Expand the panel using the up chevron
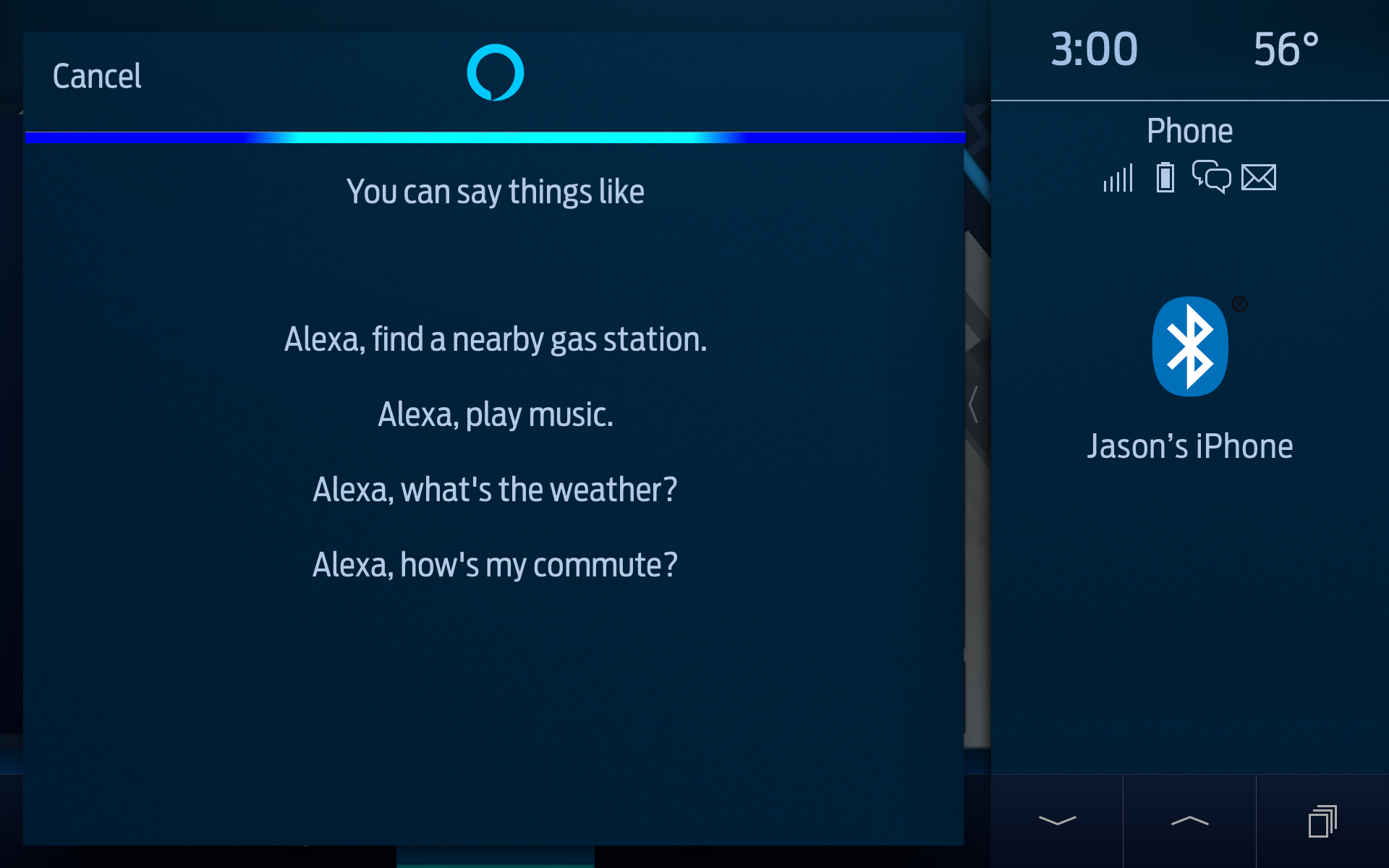 coord(1190,820)
